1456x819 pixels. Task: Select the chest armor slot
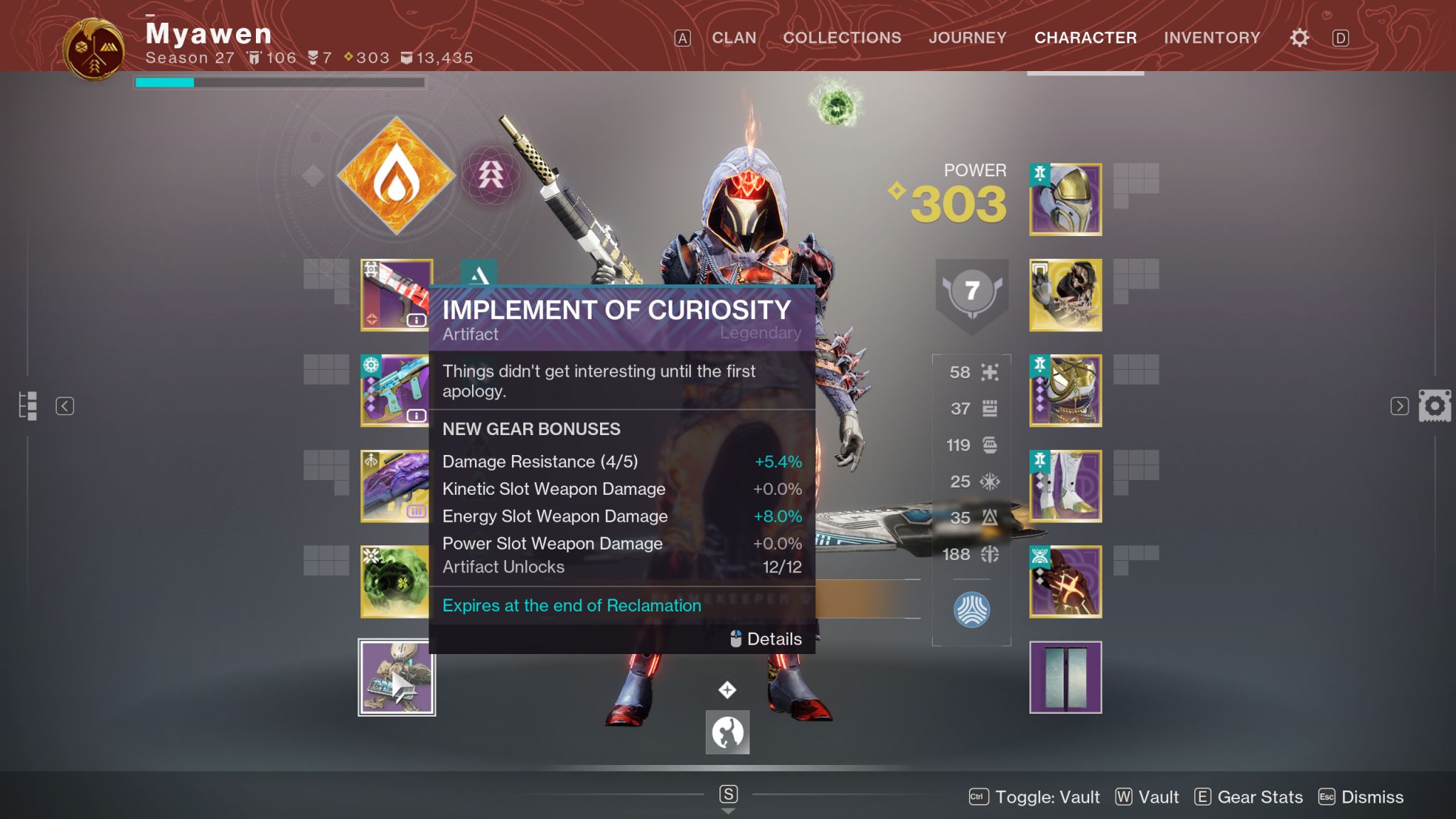(1065, 390)
